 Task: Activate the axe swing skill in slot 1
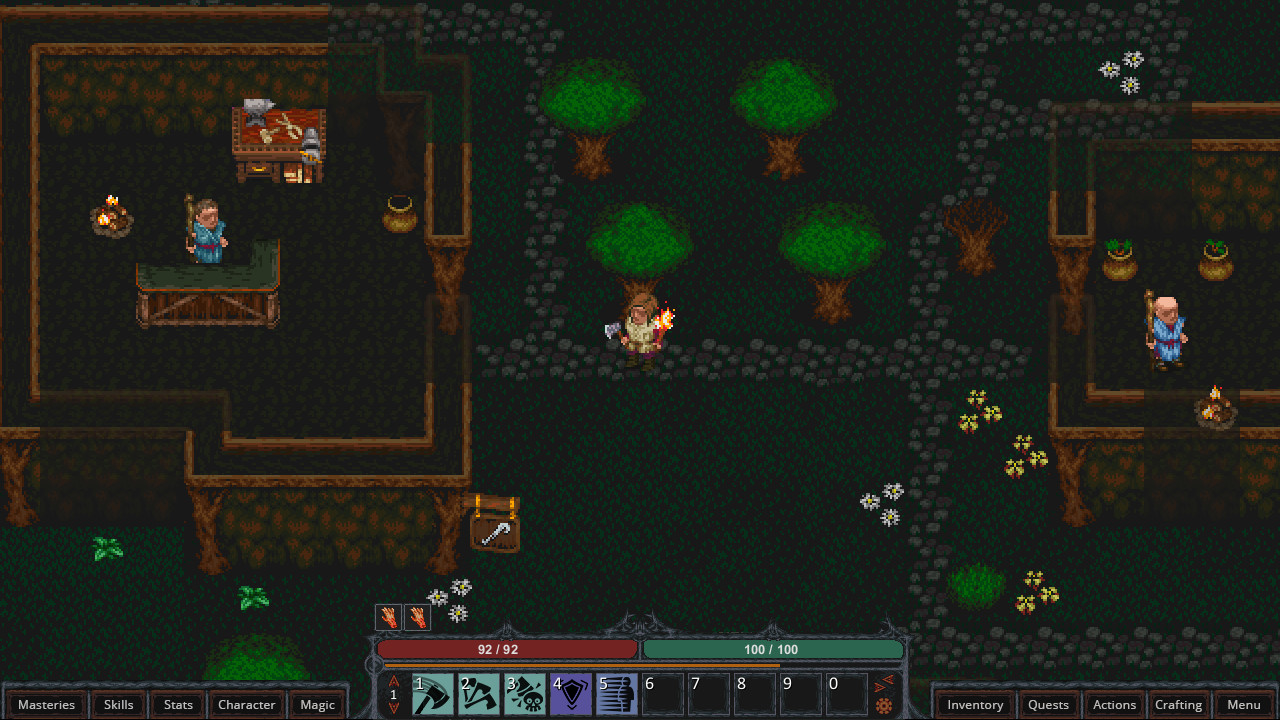coord(433,694)
